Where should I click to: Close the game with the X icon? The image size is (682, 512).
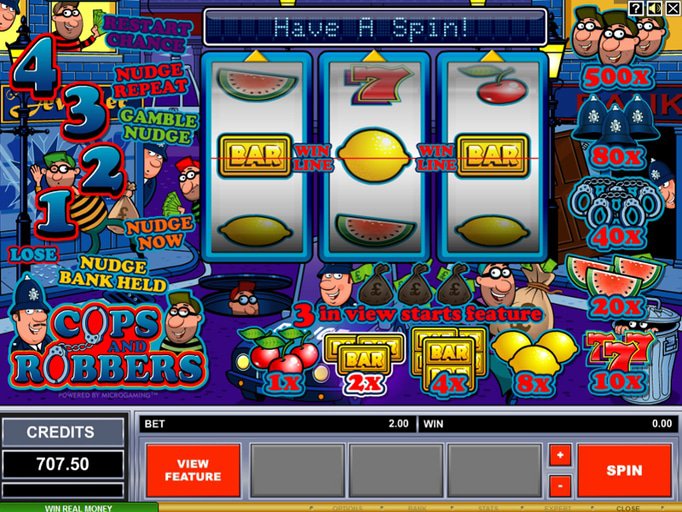(x=672, y=9)
